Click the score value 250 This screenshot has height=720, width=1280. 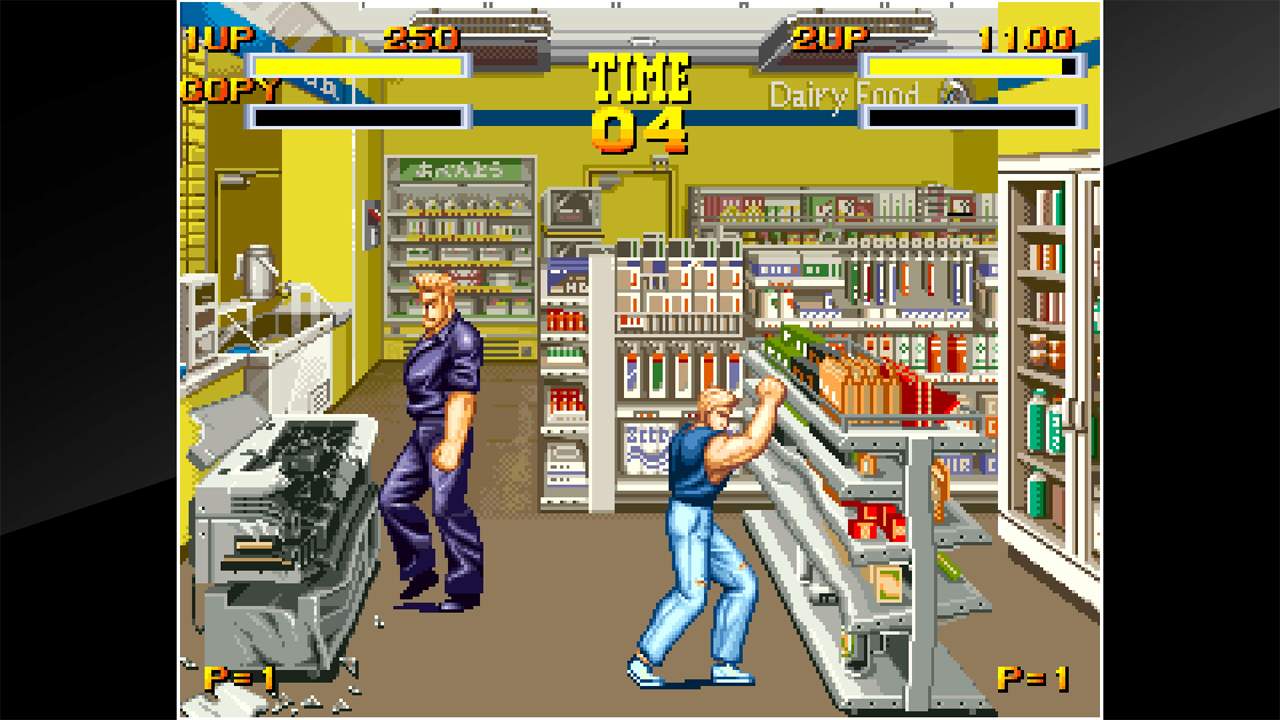coord(420,38)
